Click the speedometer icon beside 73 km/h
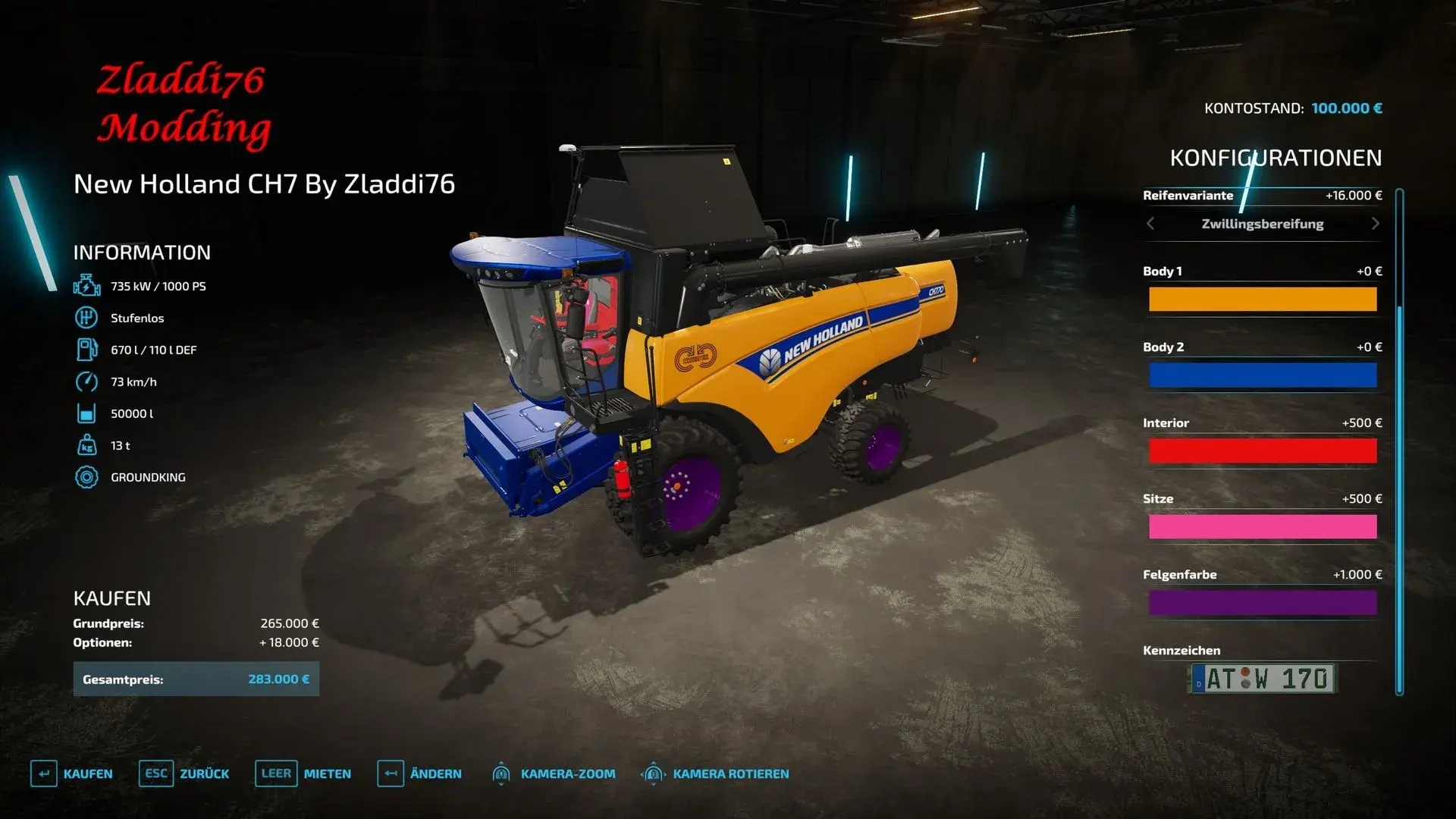Image resolution: width=1456 pixels, height=819 pixels. coord(87,381)
